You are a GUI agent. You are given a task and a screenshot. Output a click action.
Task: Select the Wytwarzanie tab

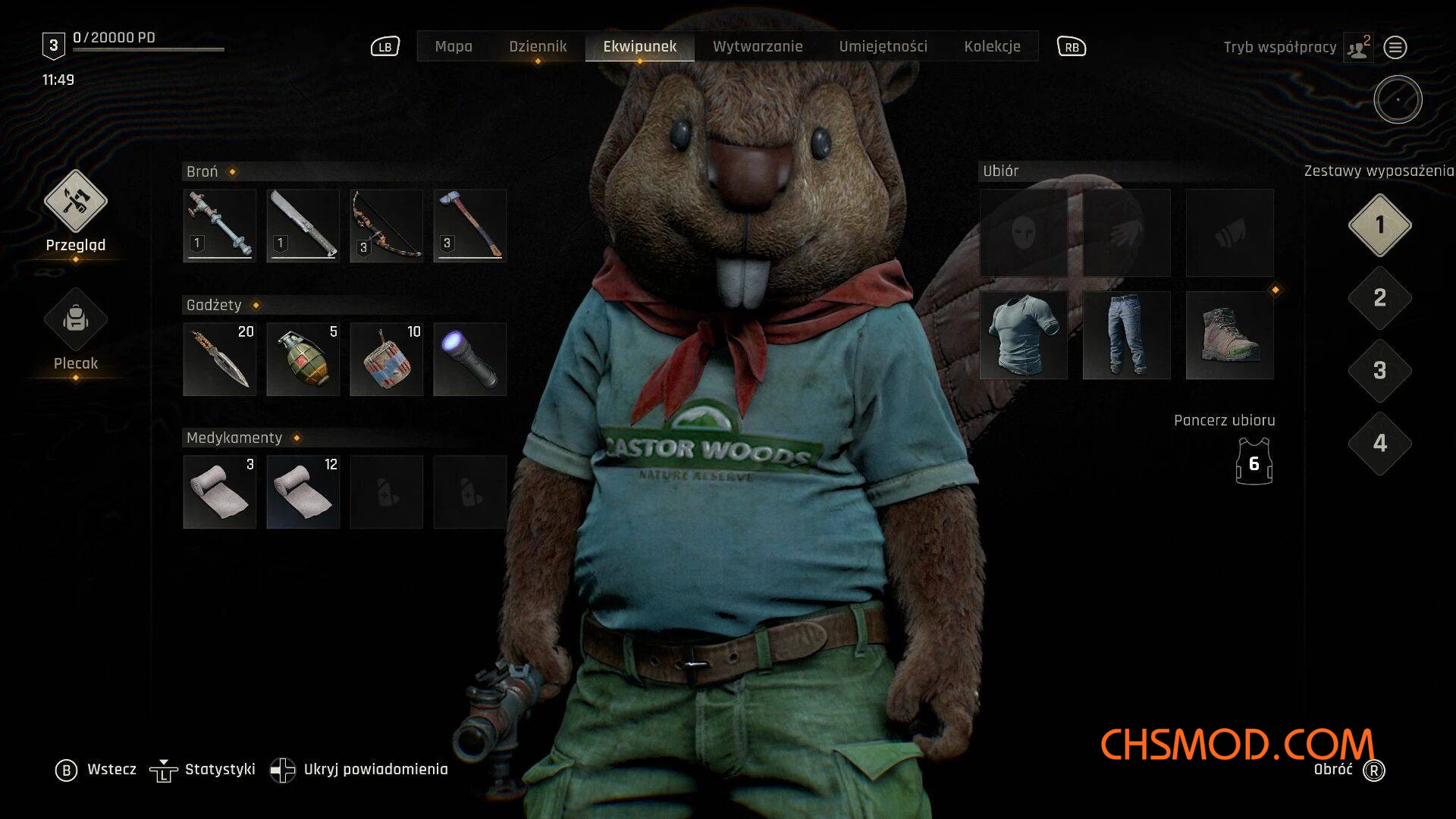pos(758,46)
